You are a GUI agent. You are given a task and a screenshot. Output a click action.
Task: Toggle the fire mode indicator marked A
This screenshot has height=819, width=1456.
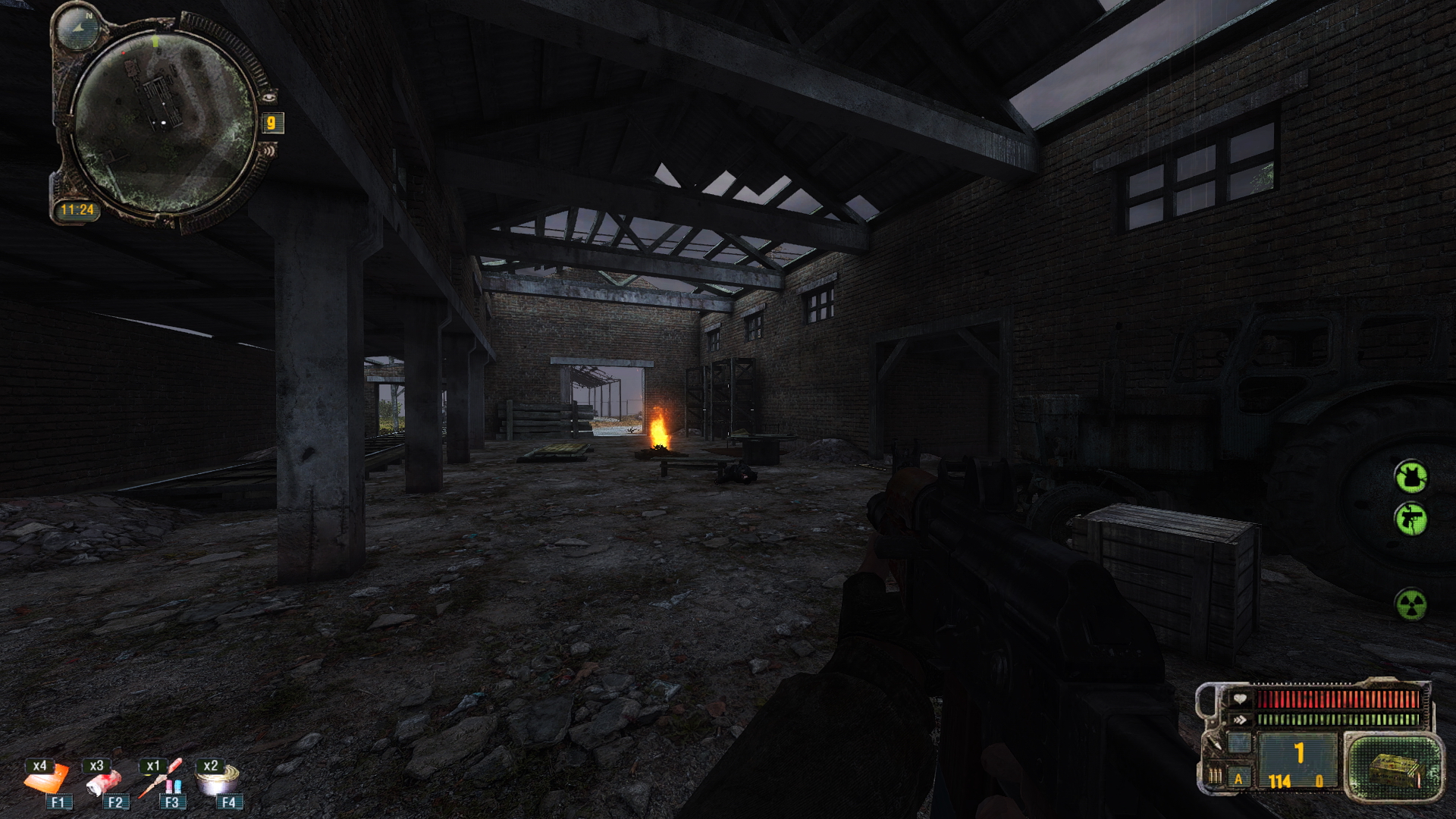(1239, 778)
